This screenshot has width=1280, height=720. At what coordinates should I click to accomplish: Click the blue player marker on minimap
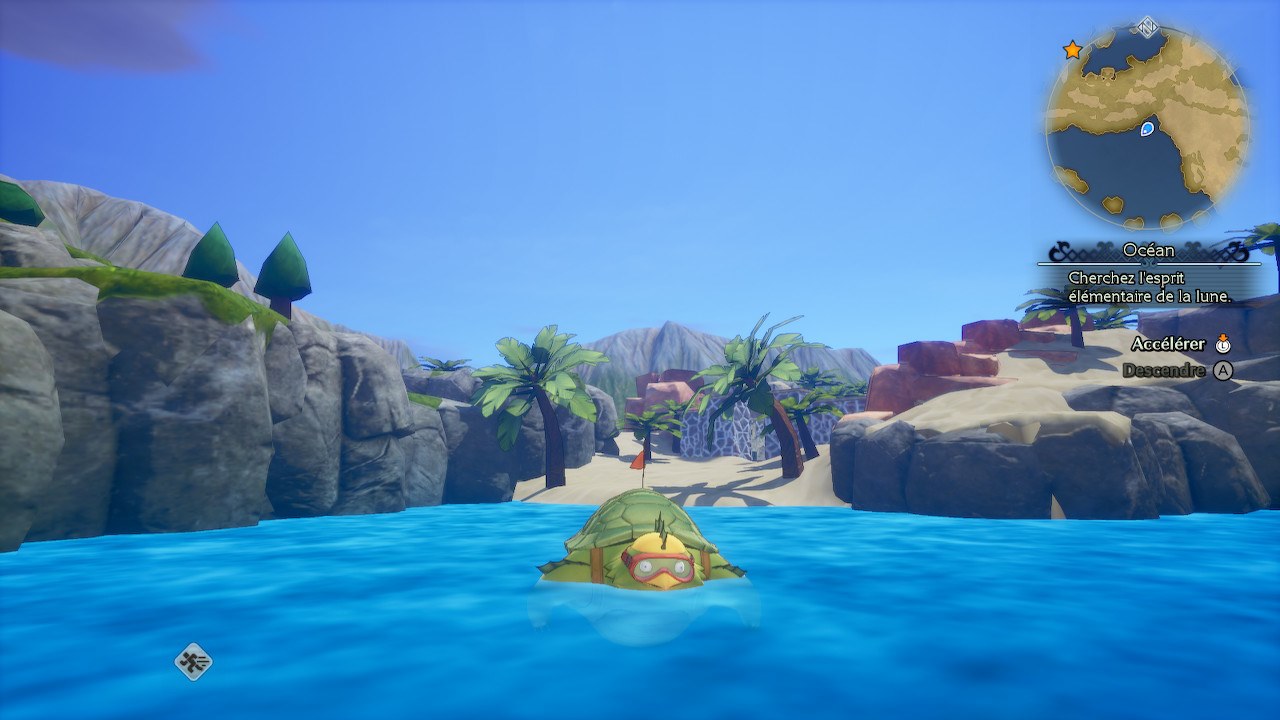[1147, 128]
